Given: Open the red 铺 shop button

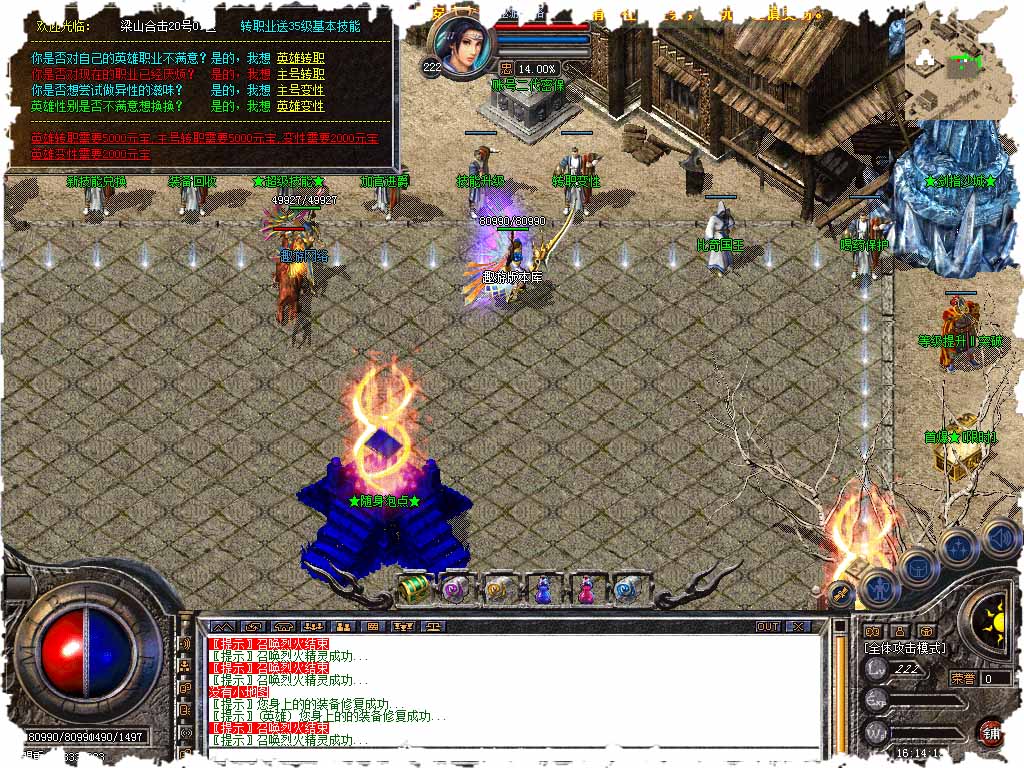Looking at the screenshot, I should pyautogui.click(x=990, y=731).
